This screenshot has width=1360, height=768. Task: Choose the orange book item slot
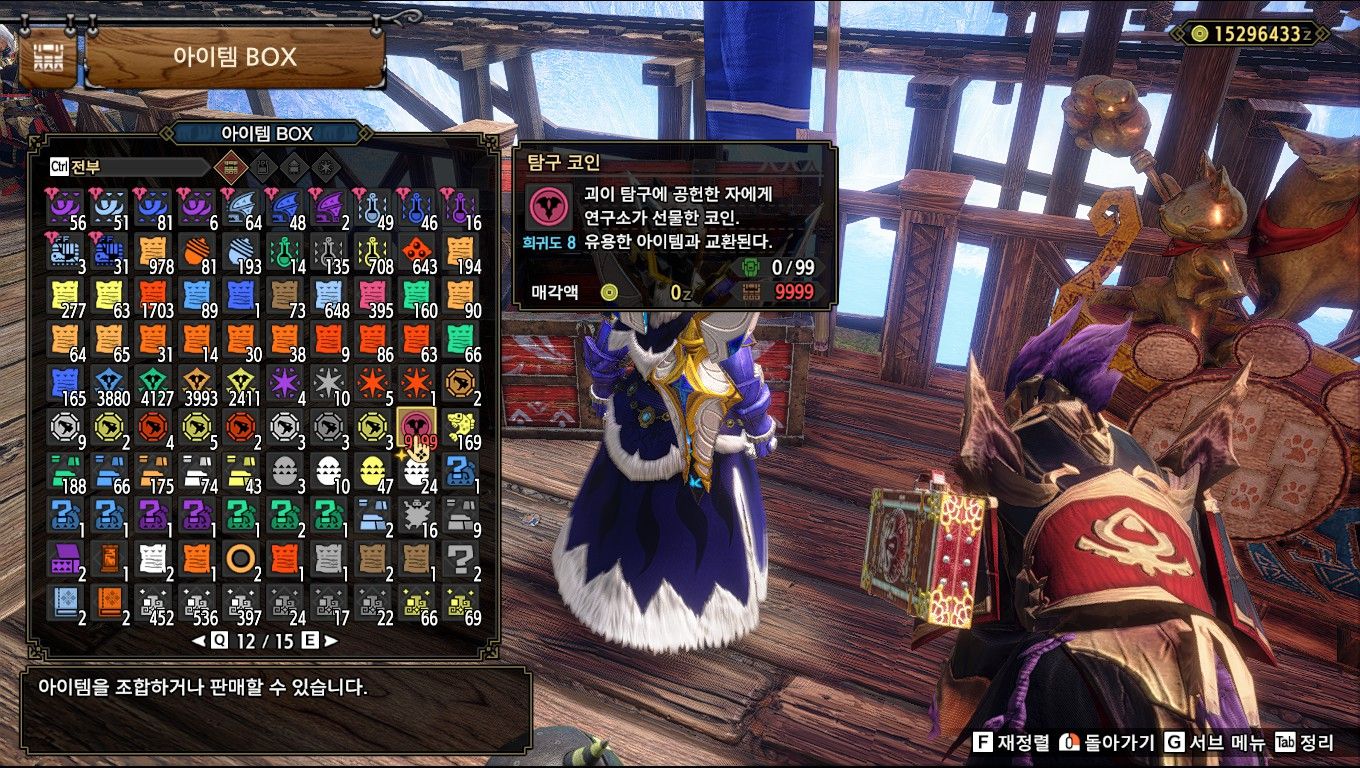coord(109,602)
